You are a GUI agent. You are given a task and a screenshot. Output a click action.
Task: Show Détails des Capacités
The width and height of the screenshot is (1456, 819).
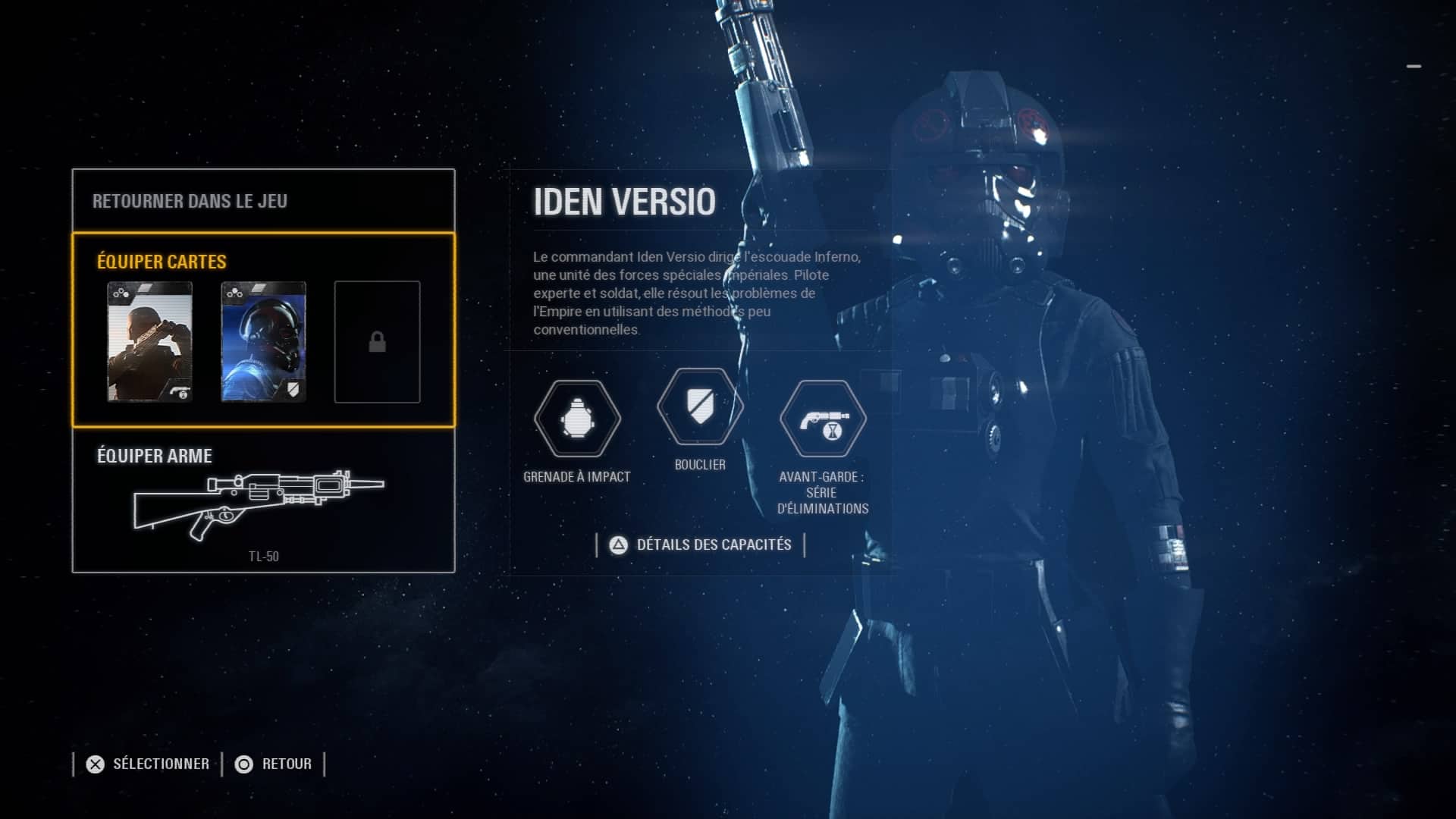coord(701,544)
